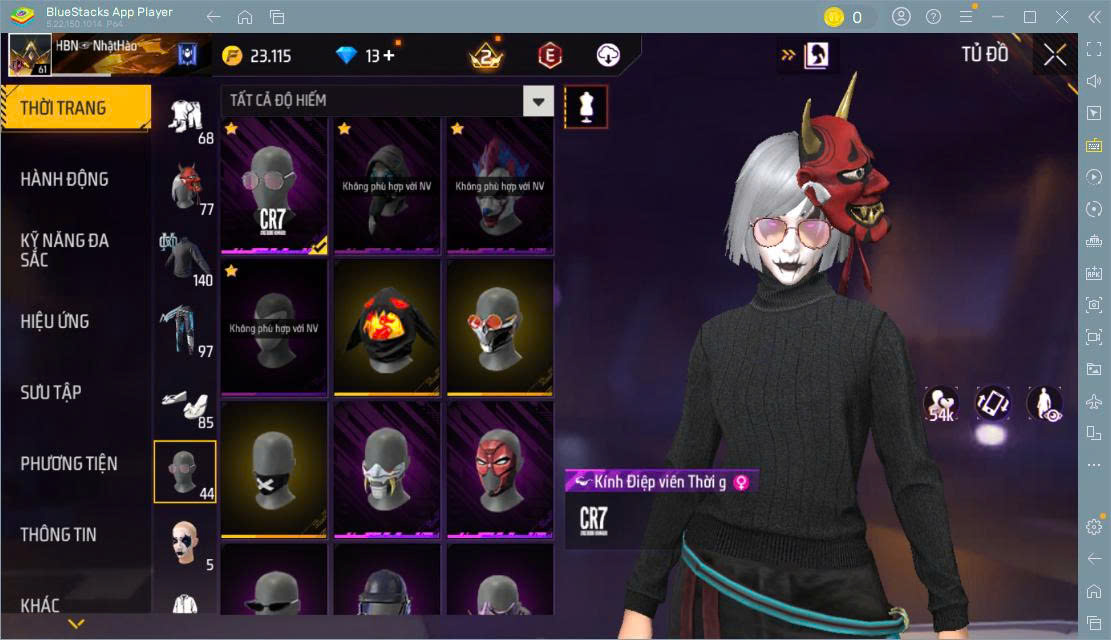1111x640 pixels.
Task: Show the THÔNG TIN tab
Action: coord(59,534)
